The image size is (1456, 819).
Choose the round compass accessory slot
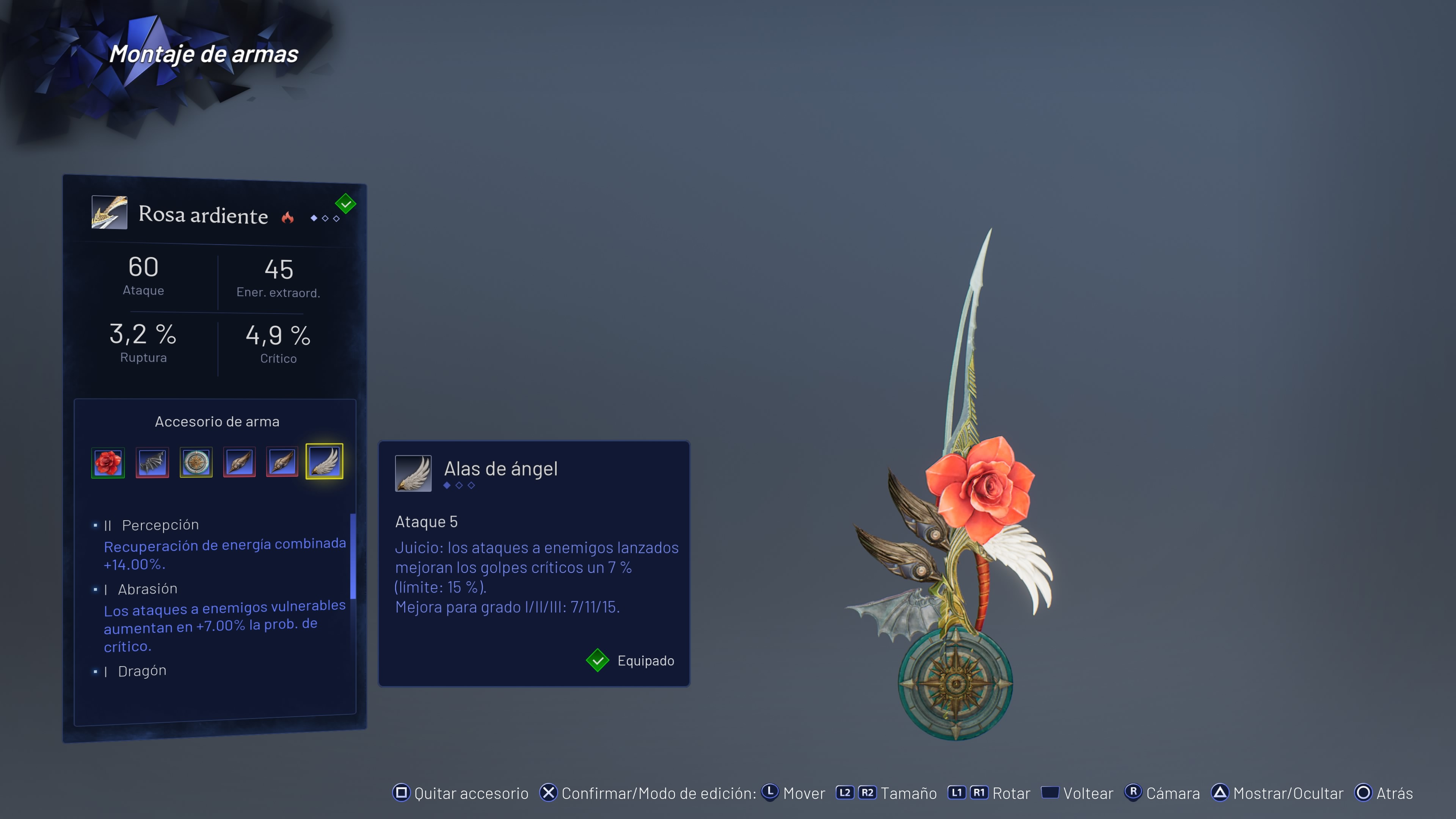point(196,462)
